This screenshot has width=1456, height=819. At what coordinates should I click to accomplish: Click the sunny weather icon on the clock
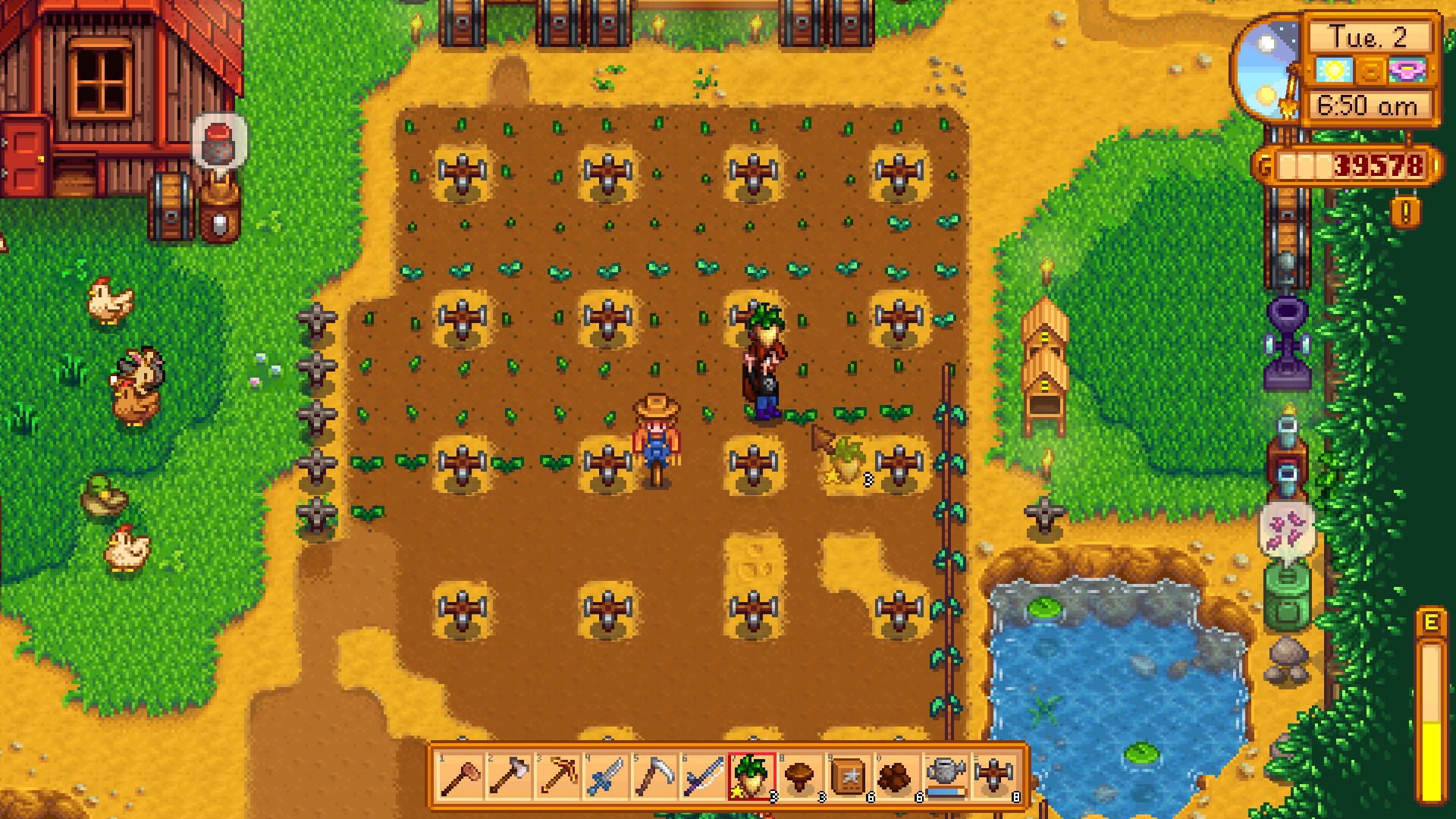coord(1334,70)
